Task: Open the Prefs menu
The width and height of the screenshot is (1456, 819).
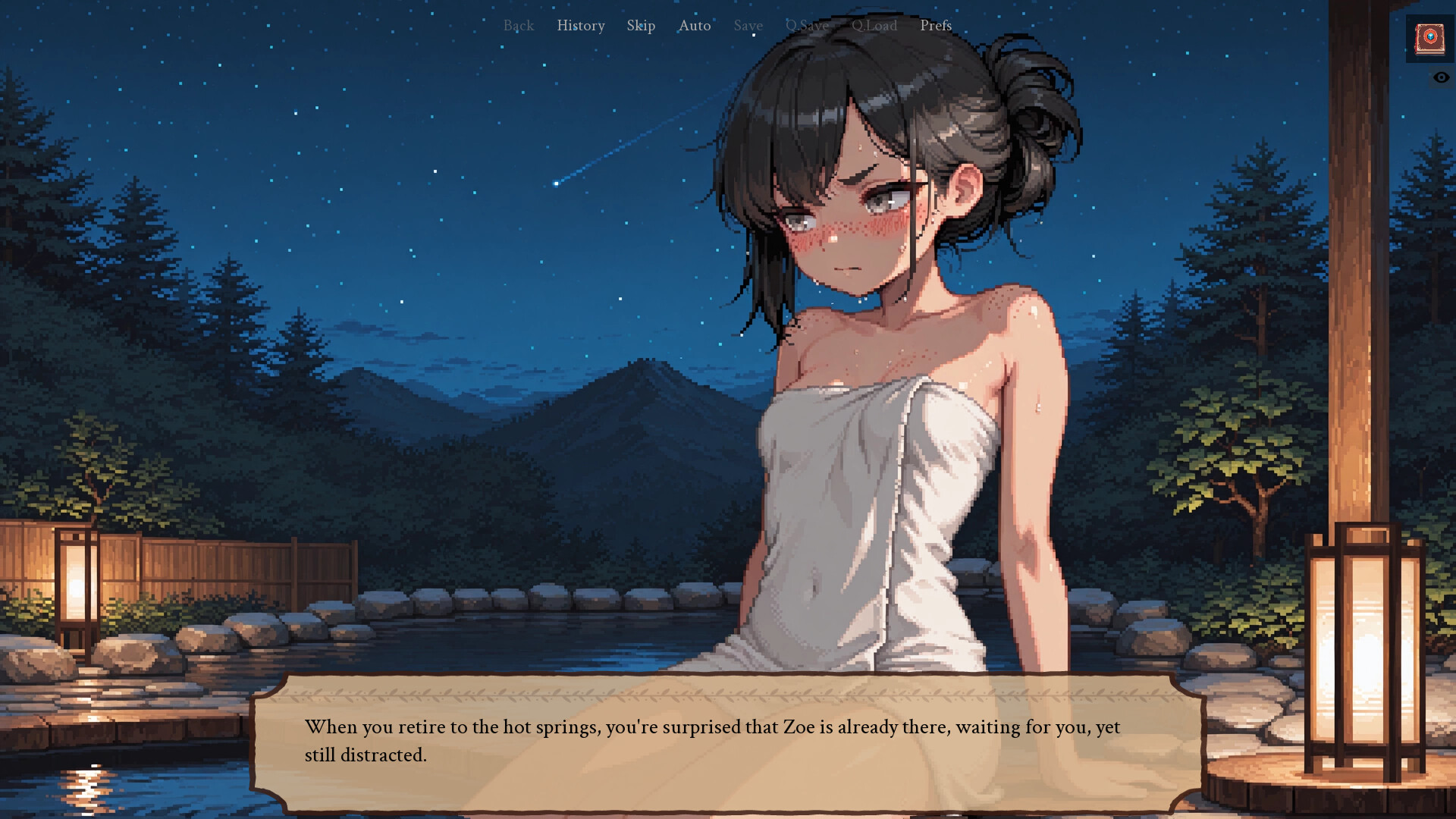Action: coord(936,26)
